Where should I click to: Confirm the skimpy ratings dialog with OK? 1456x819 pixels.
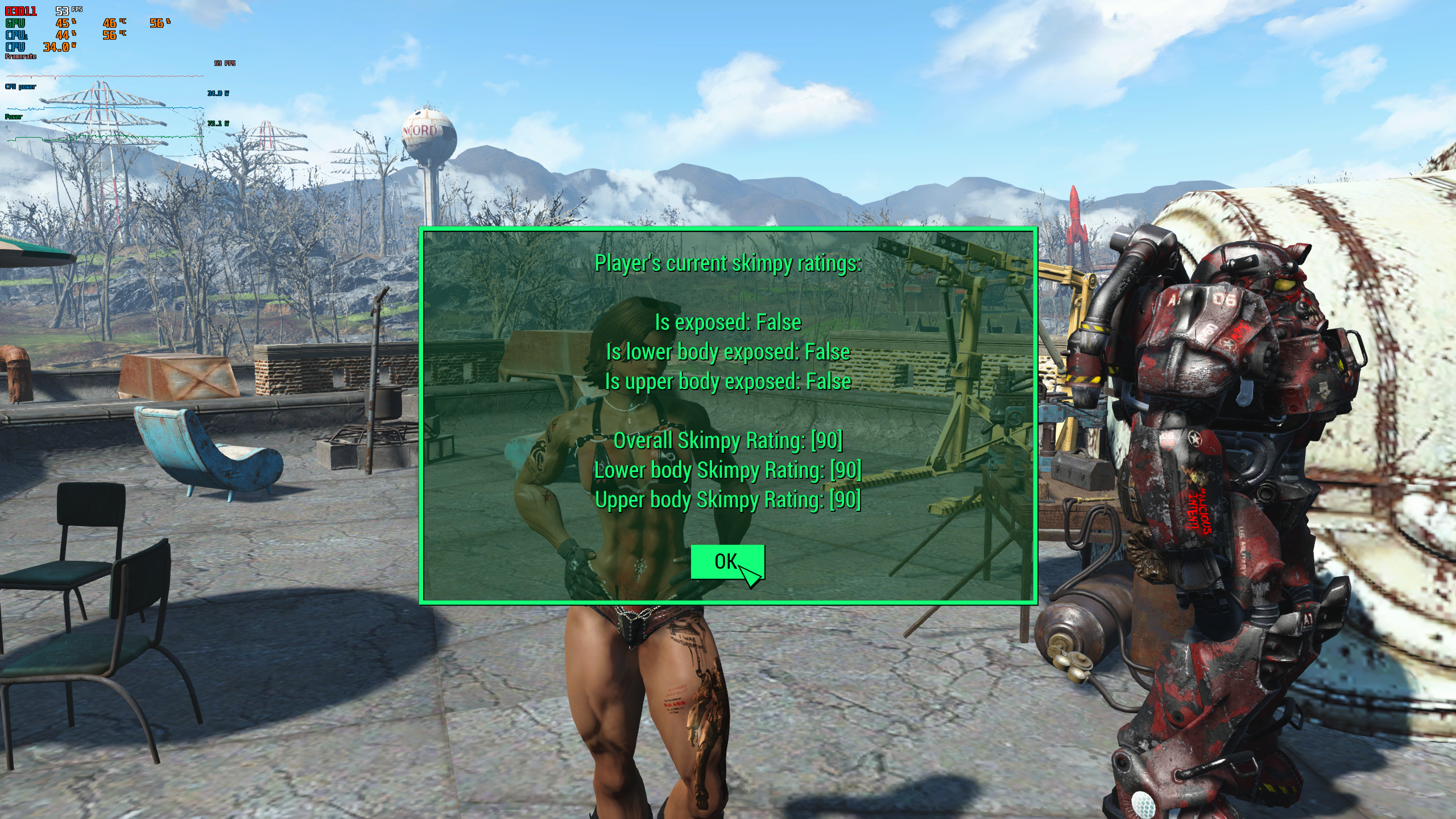(x=727, y=562)
